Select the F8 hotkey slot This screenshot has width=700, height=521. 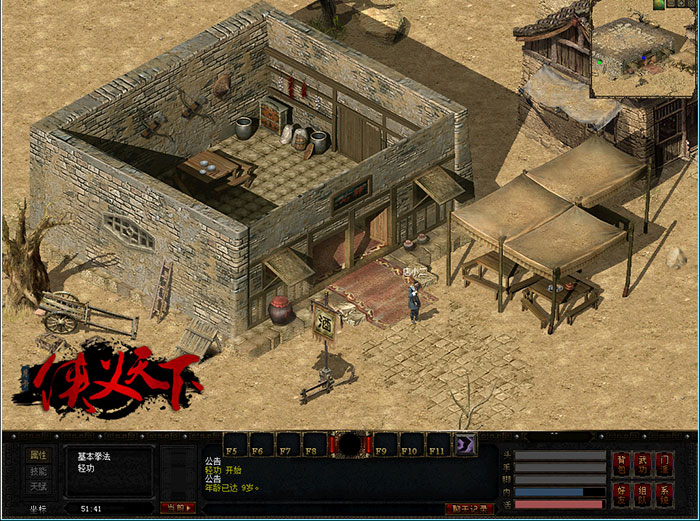tap(315, 445)
